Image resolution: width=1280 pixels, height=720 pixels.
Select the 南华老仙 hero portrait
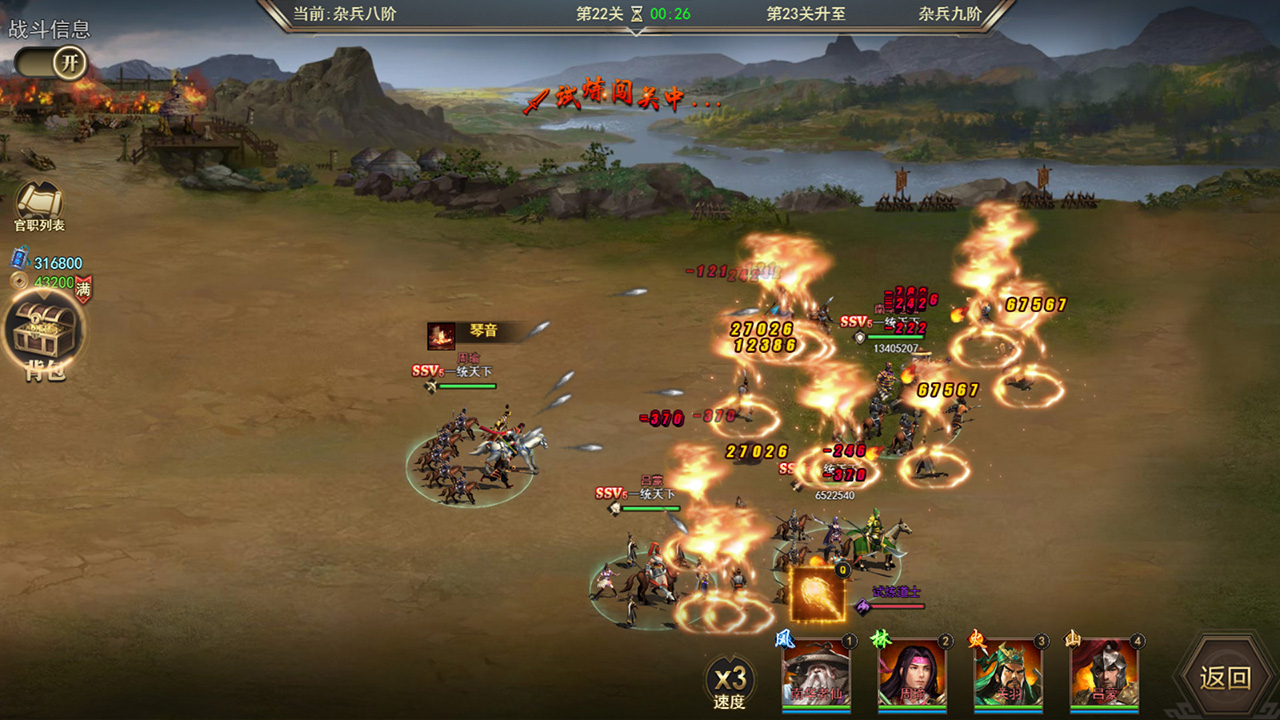(x=817, y=675)
